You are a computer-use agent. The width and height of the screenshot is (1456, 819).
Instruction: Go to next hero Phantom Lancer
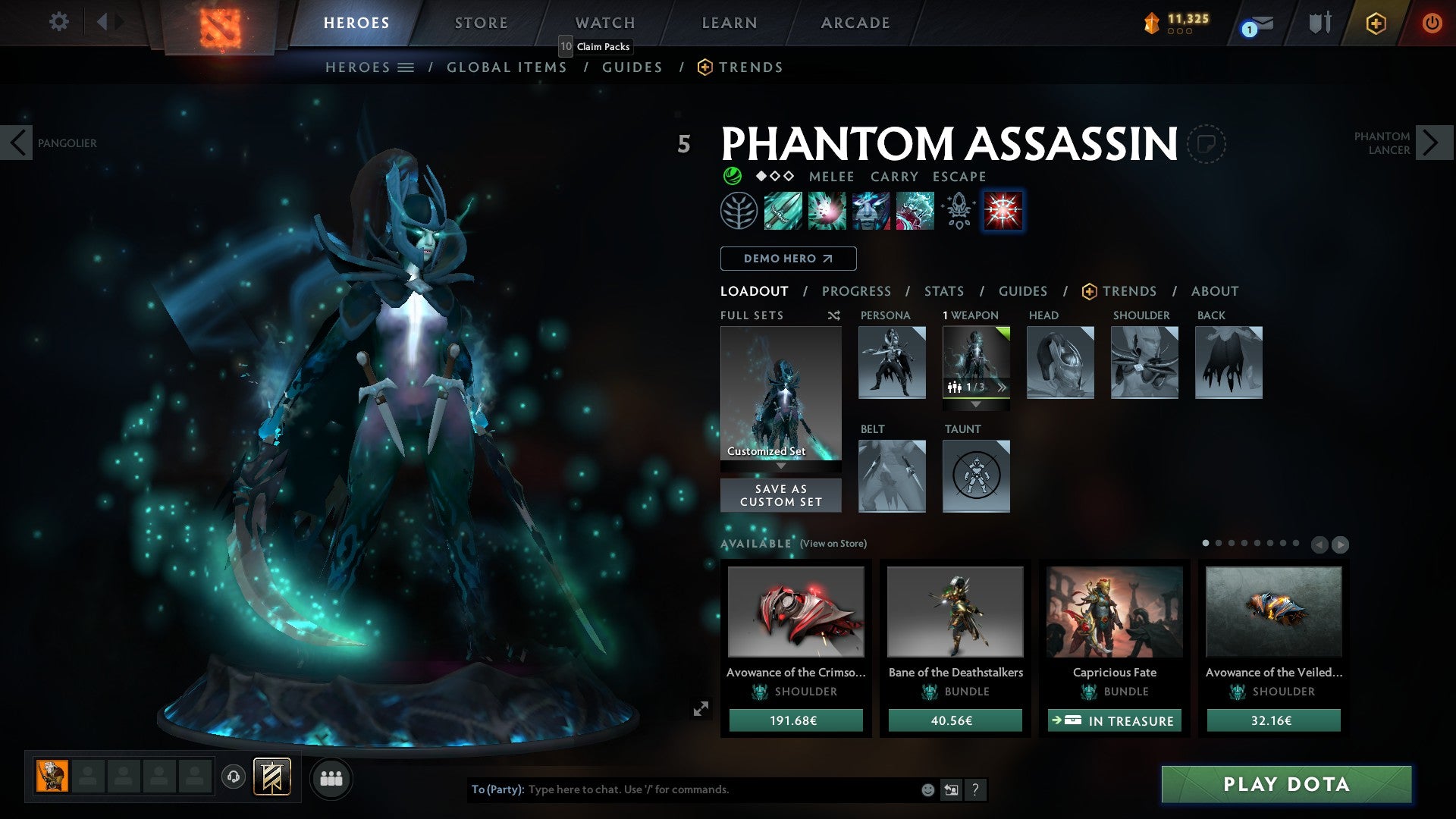click(1432, 143)
